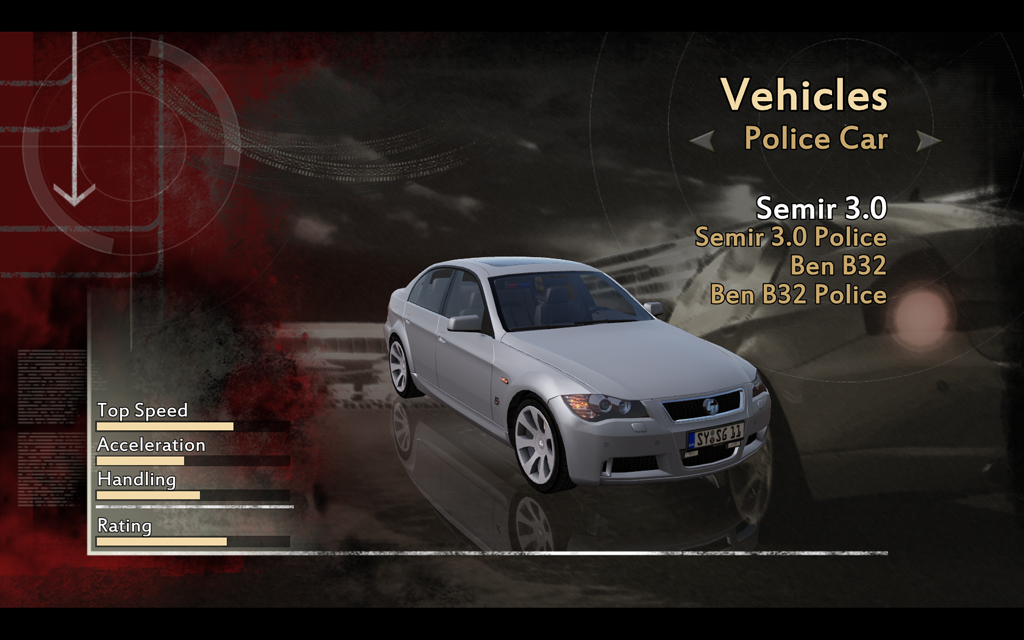Select the Semir 3.0 vehicle entry
The width and height of the screenshot is (1024, 640).
820,208
